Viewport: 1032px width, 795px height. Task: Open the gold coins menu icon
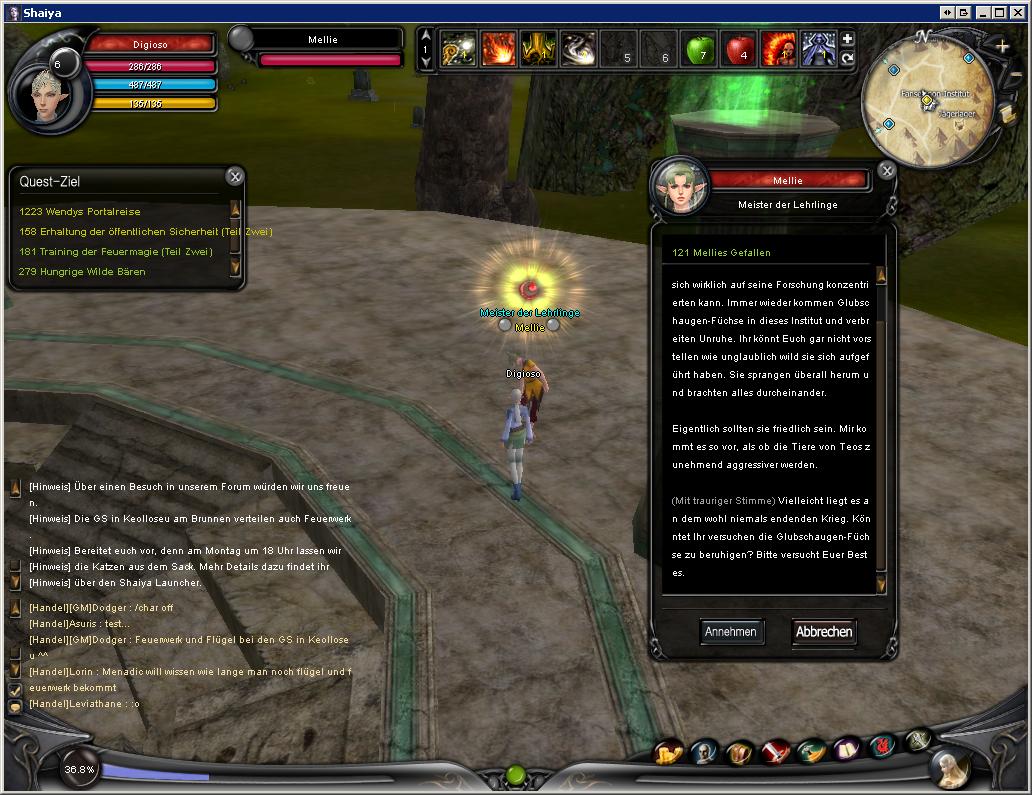coord(667,752)
